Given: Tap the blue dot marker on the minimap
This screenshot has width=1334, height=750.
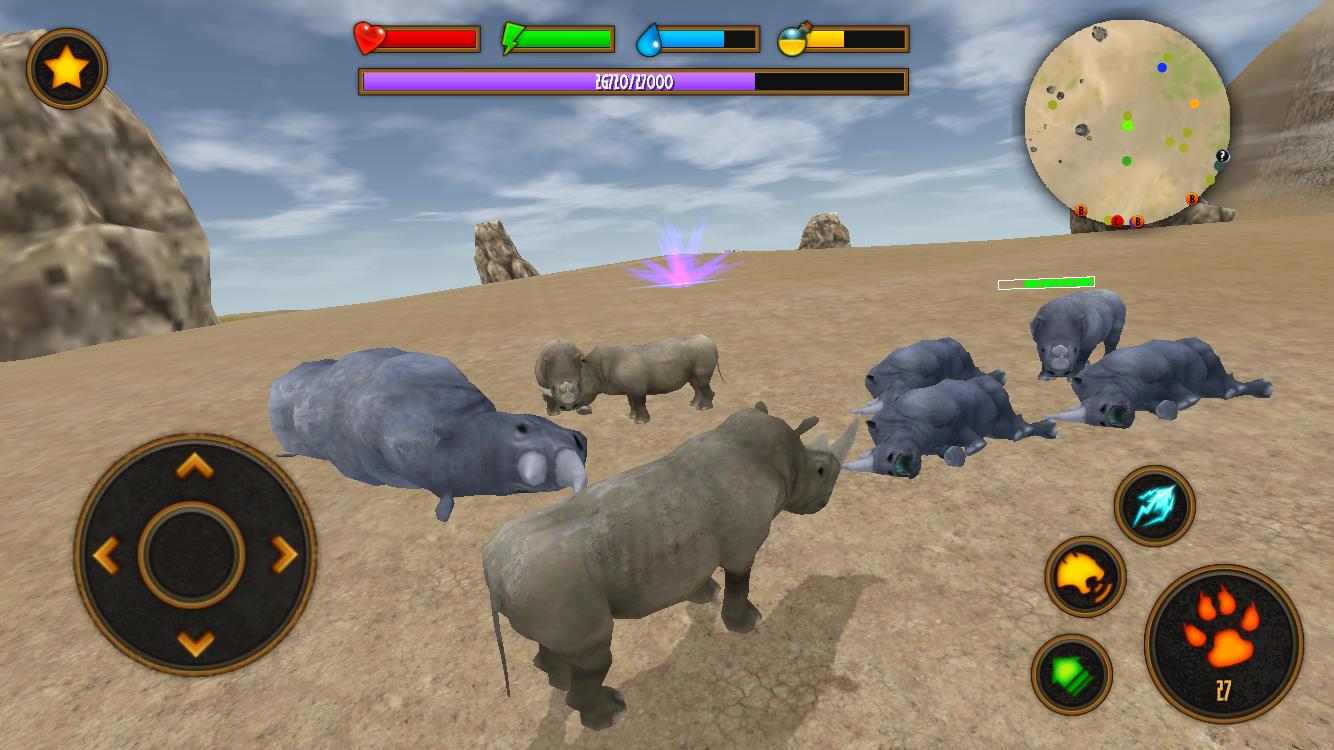Looking at the screenshot, I should click(1160, 66).
